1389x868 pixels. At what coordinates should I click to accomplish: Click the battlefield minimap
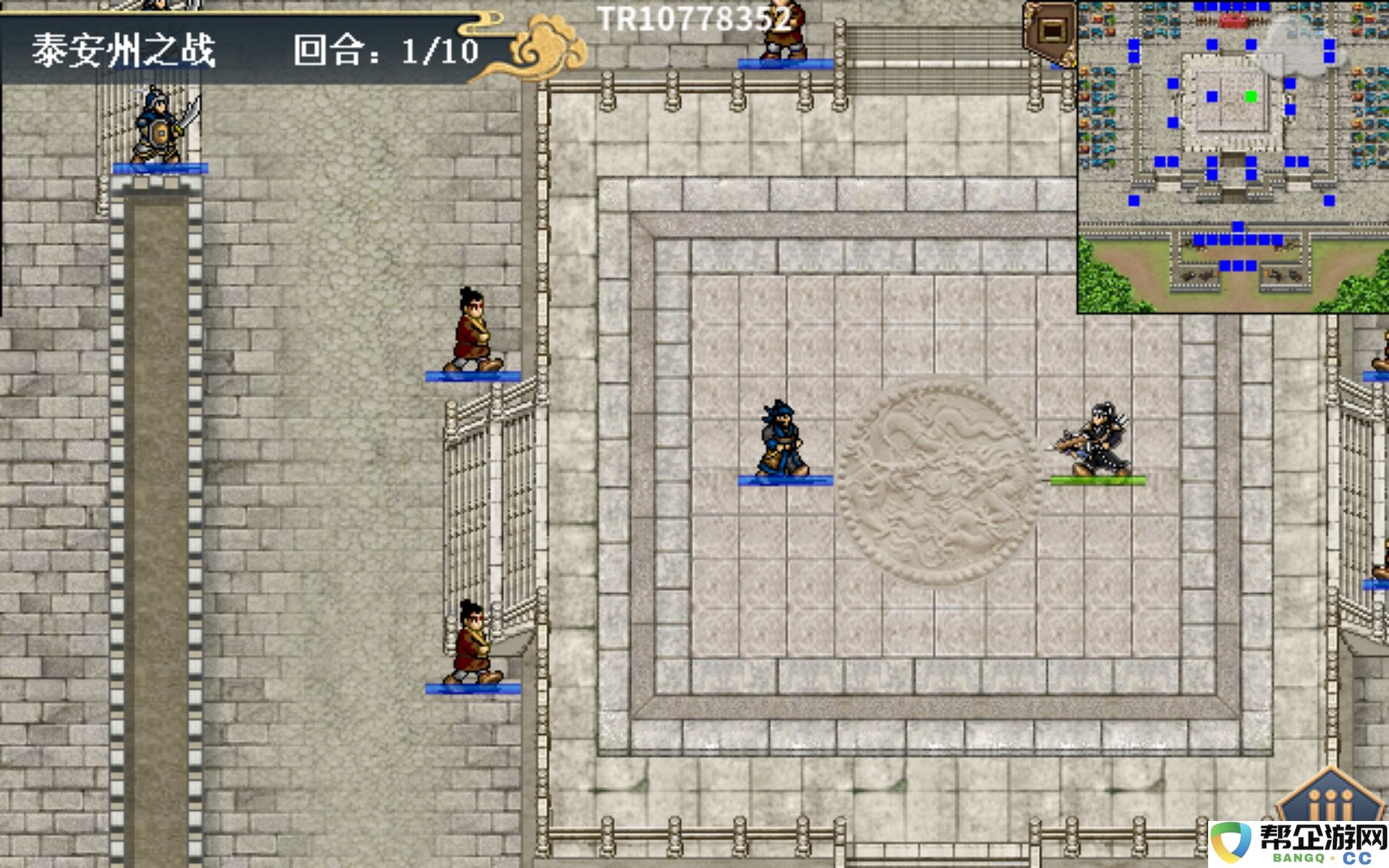click(x=1233, y=156)
